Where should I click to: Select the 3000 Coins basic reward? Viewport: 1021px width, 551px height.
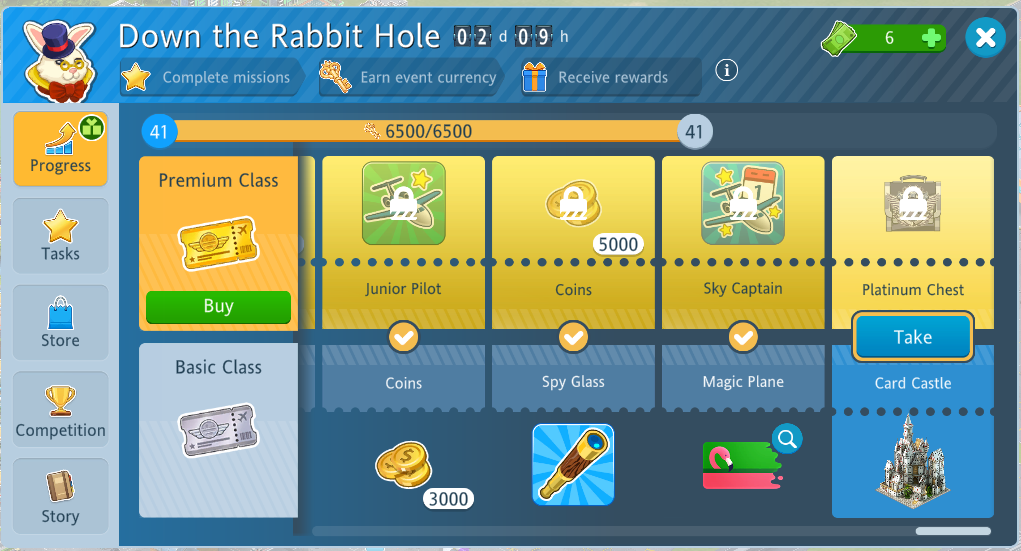point(404,466)
